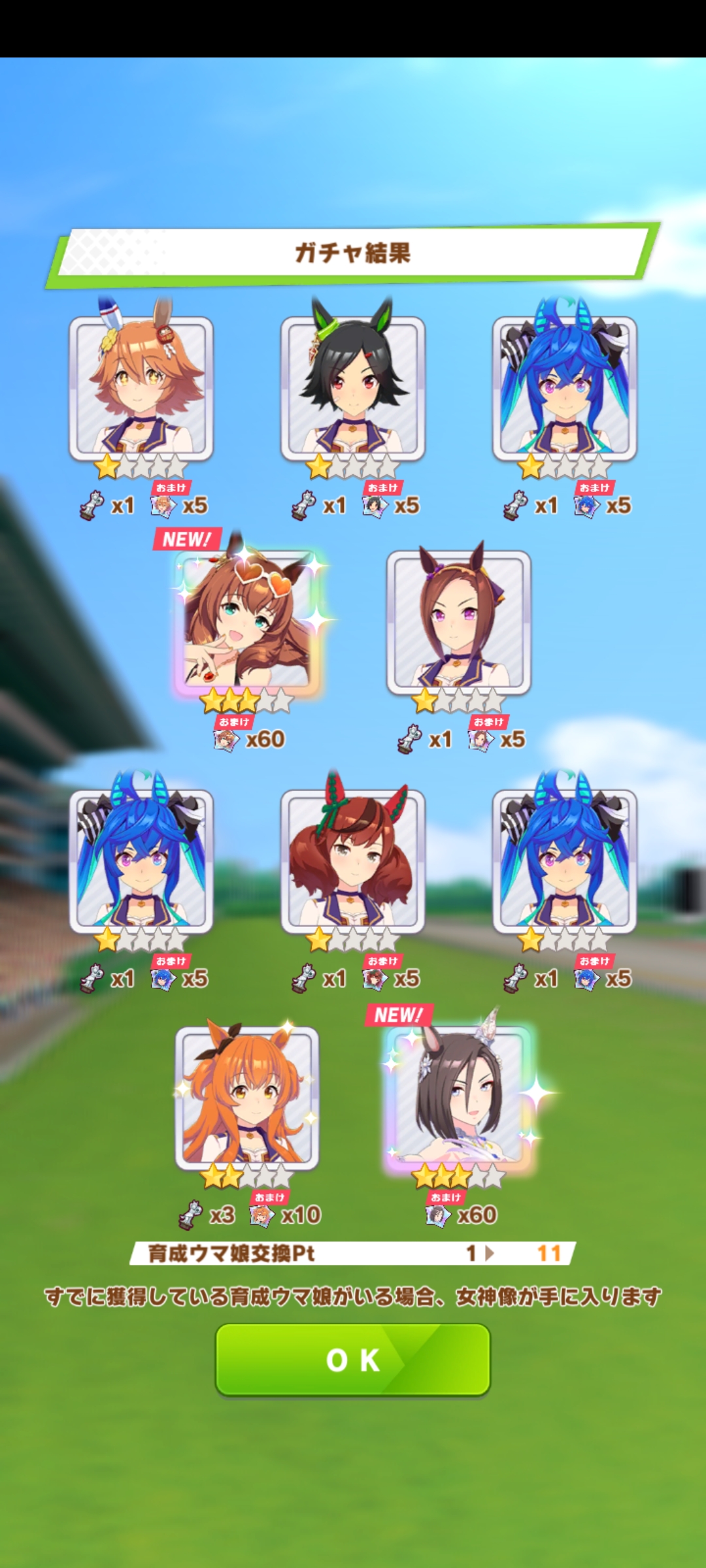Choose the two-star long orange-haired girl portrait
The width and height of the screenshot is (706, 1568).
(247, 1096)
